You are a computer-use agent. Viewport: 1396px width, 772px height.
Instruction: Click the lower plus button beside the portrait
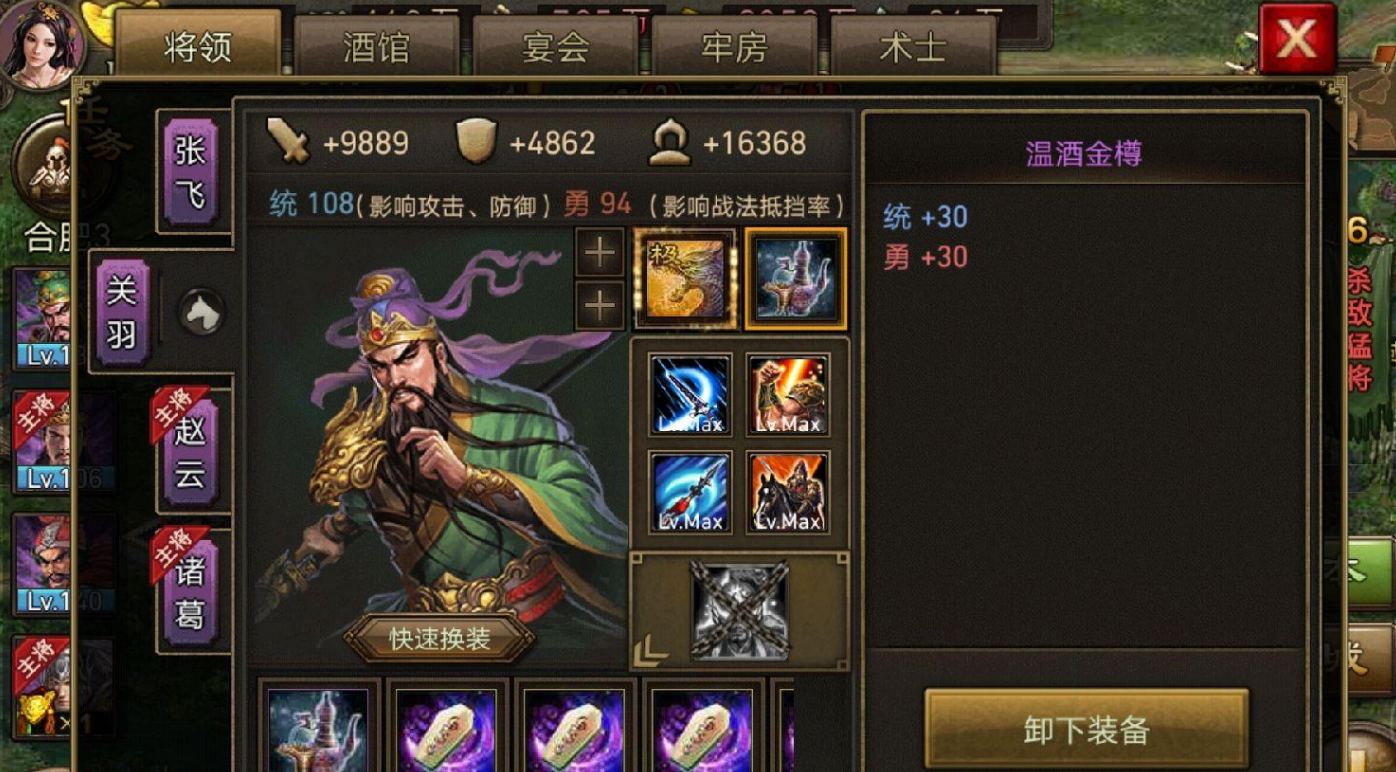pyautogui.click(x=599, y=303)
